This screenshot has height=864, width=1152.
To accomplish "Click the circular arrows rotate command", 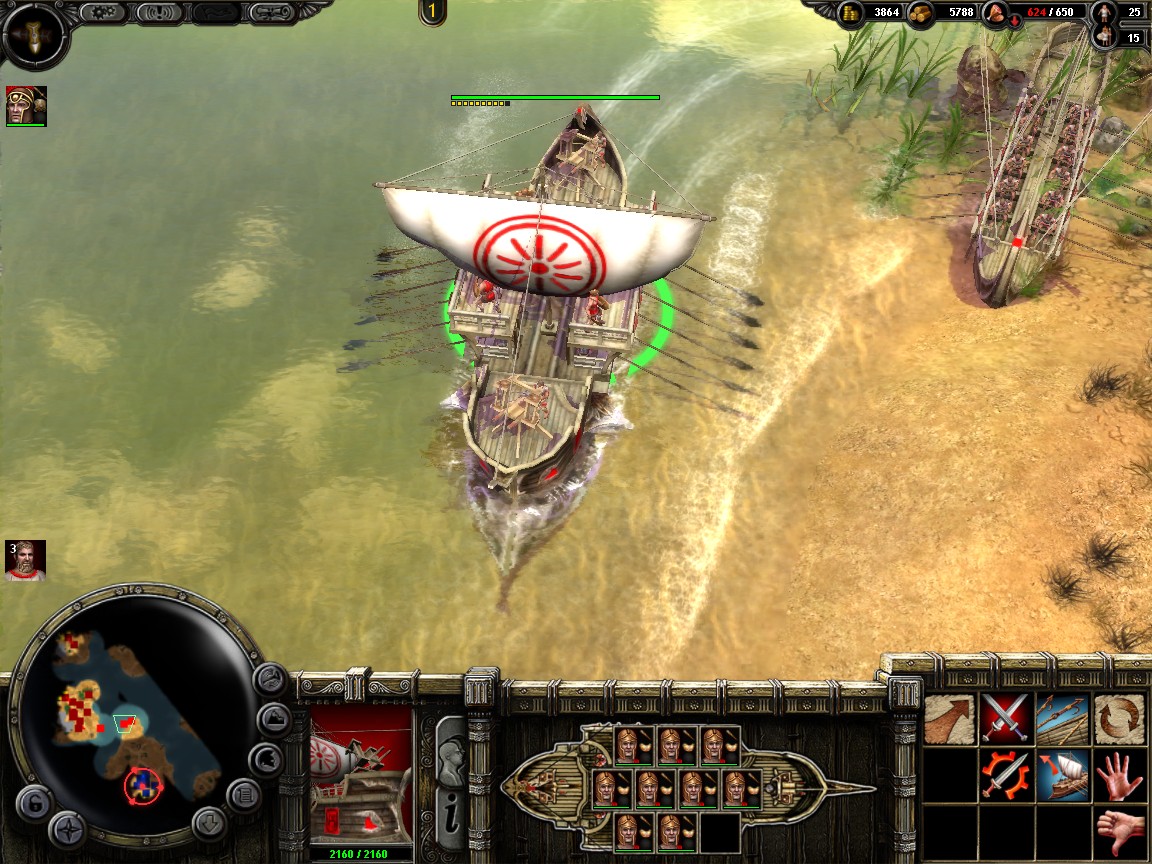I will tap(1119, 719).
